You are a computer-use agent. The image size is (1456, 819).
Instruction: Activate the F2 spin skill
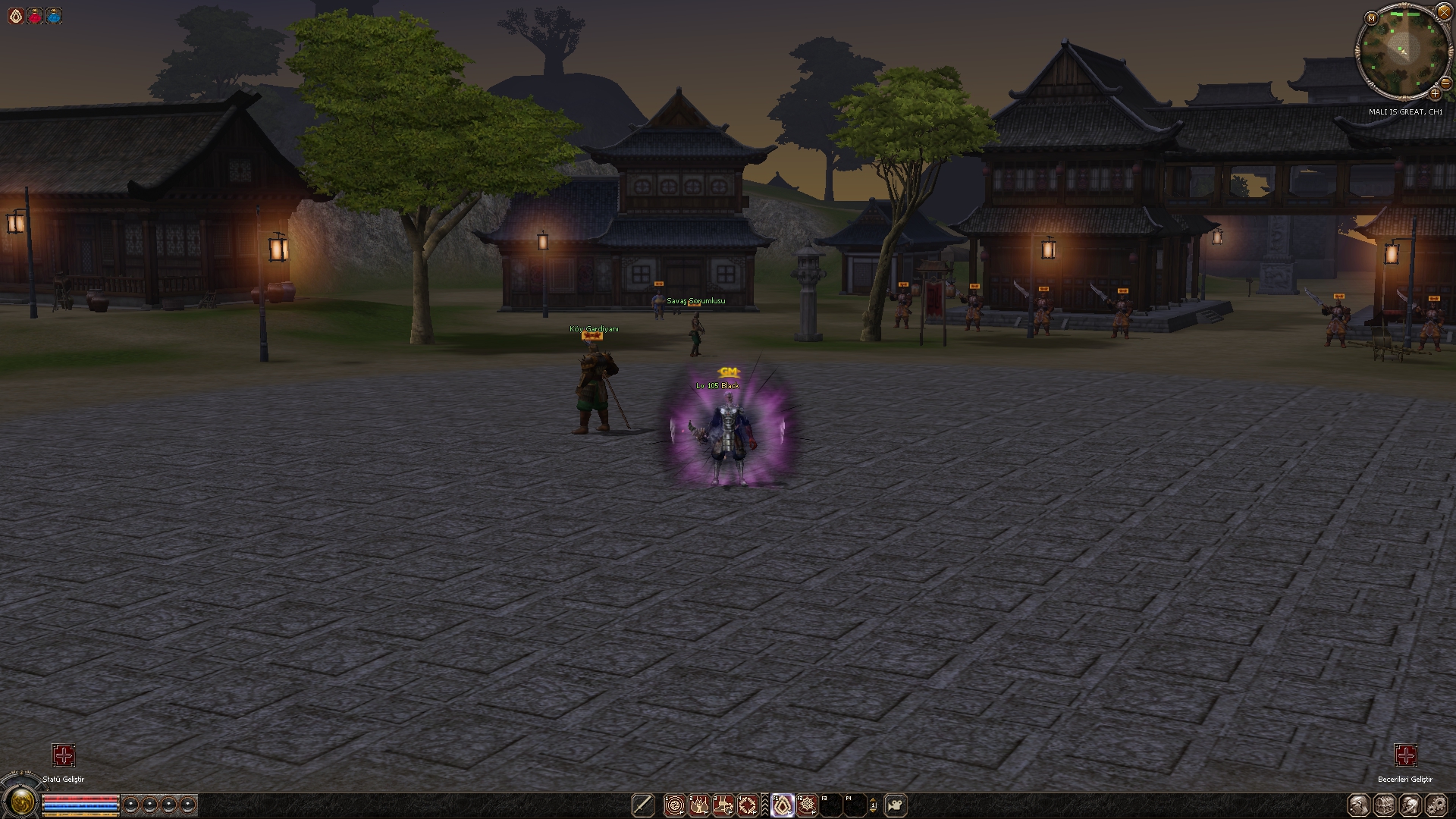pyautogui.click(x=807, y=805)
